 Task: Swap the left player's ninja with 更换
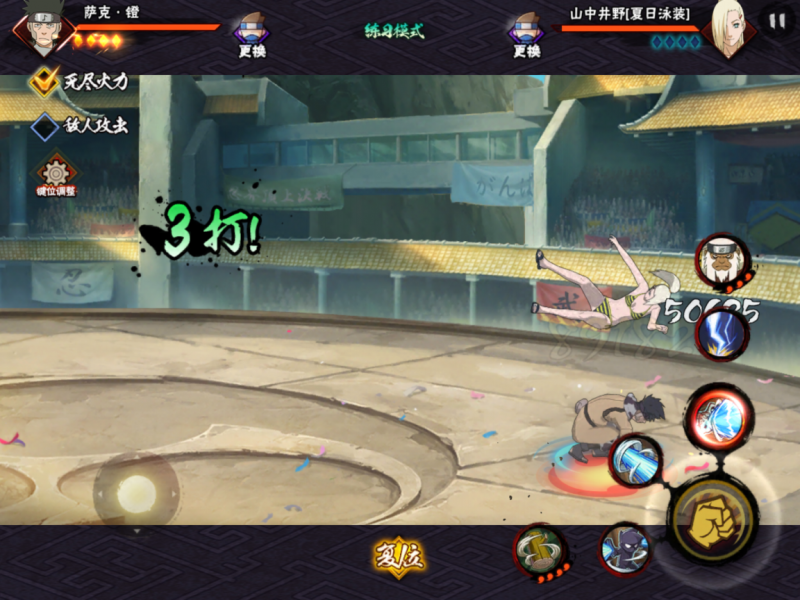click(x=251, y=33)
